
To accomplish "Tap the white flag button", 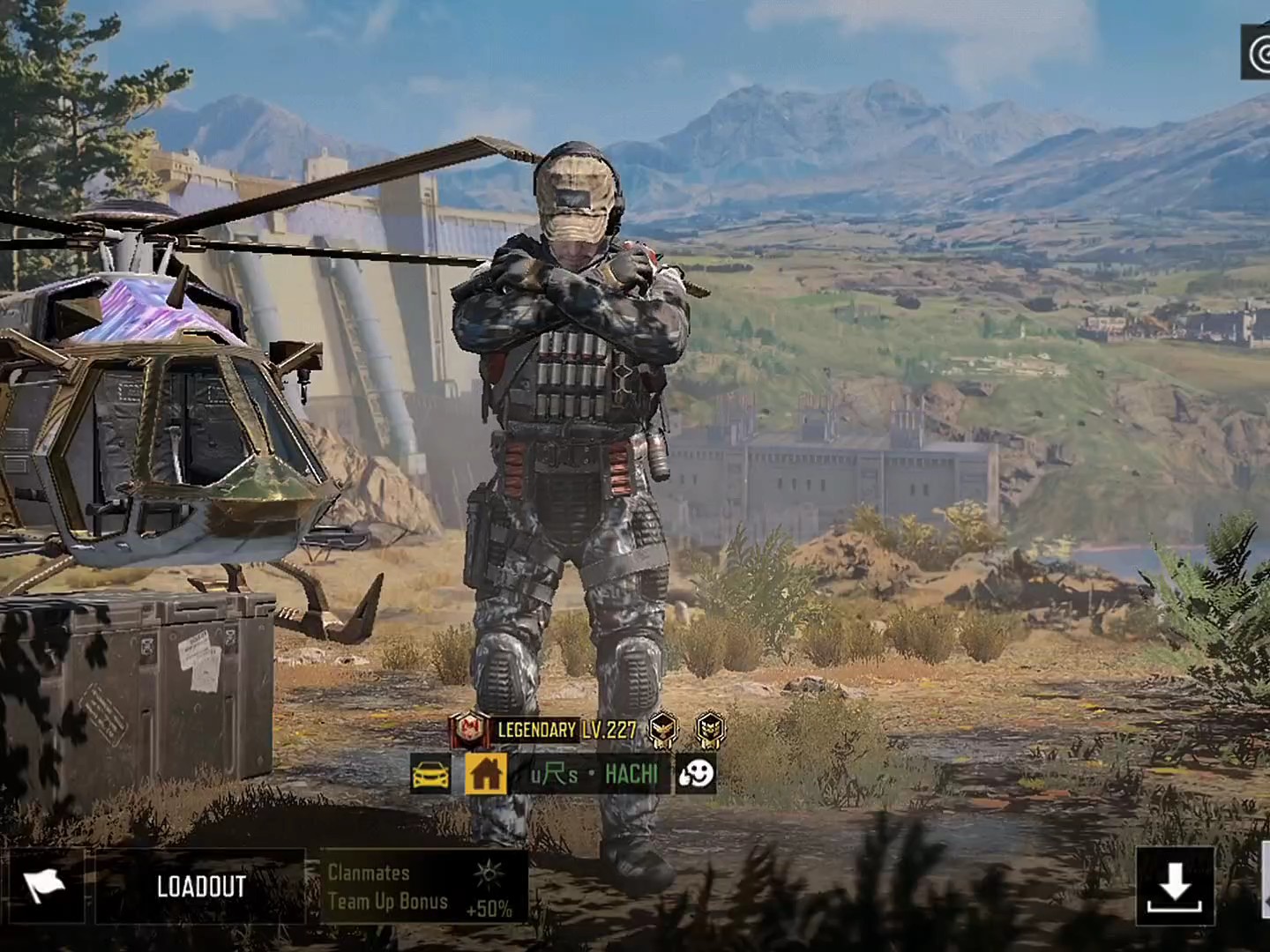I will [42, 886].
